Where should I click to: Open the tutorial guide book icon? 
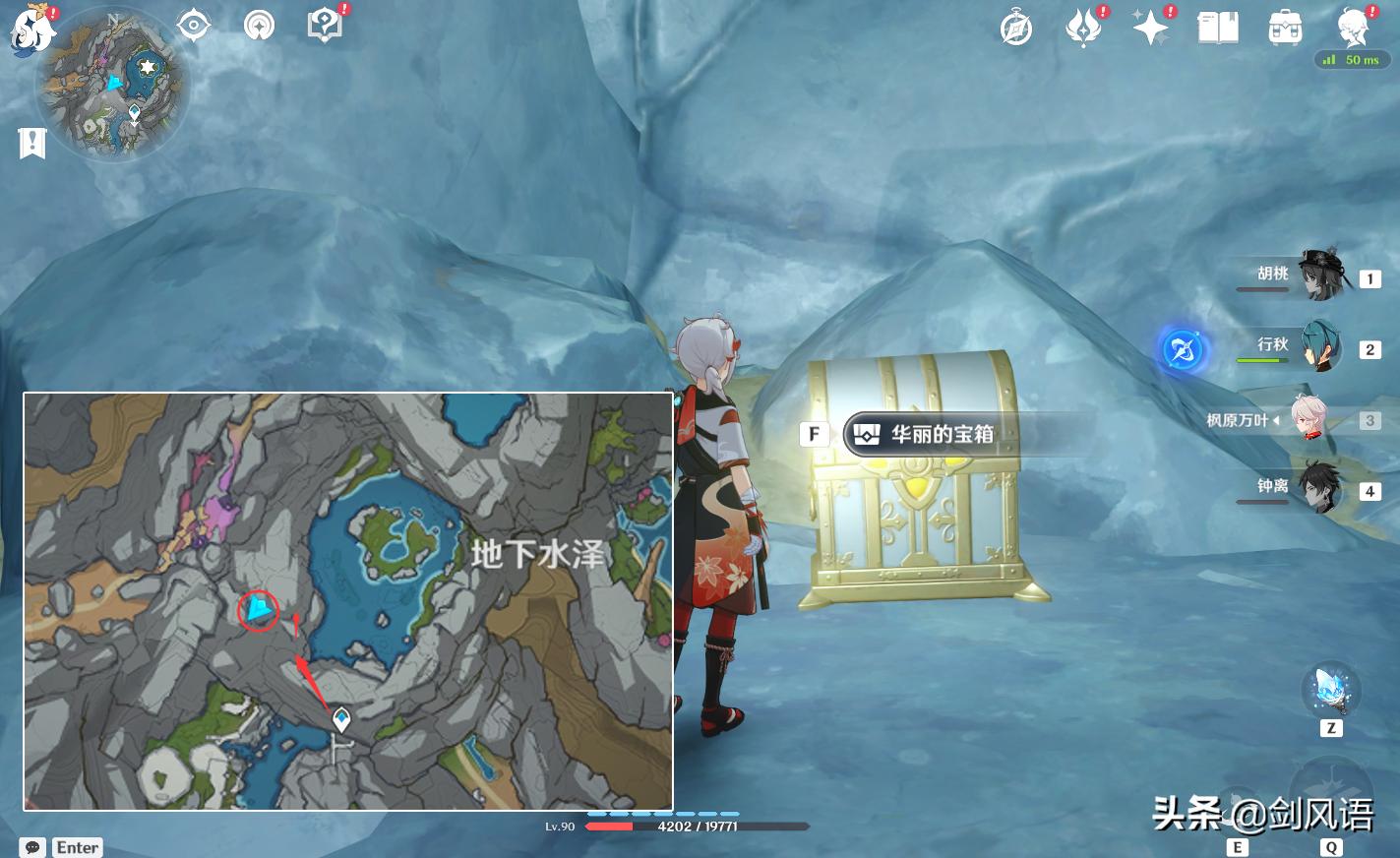324,25
